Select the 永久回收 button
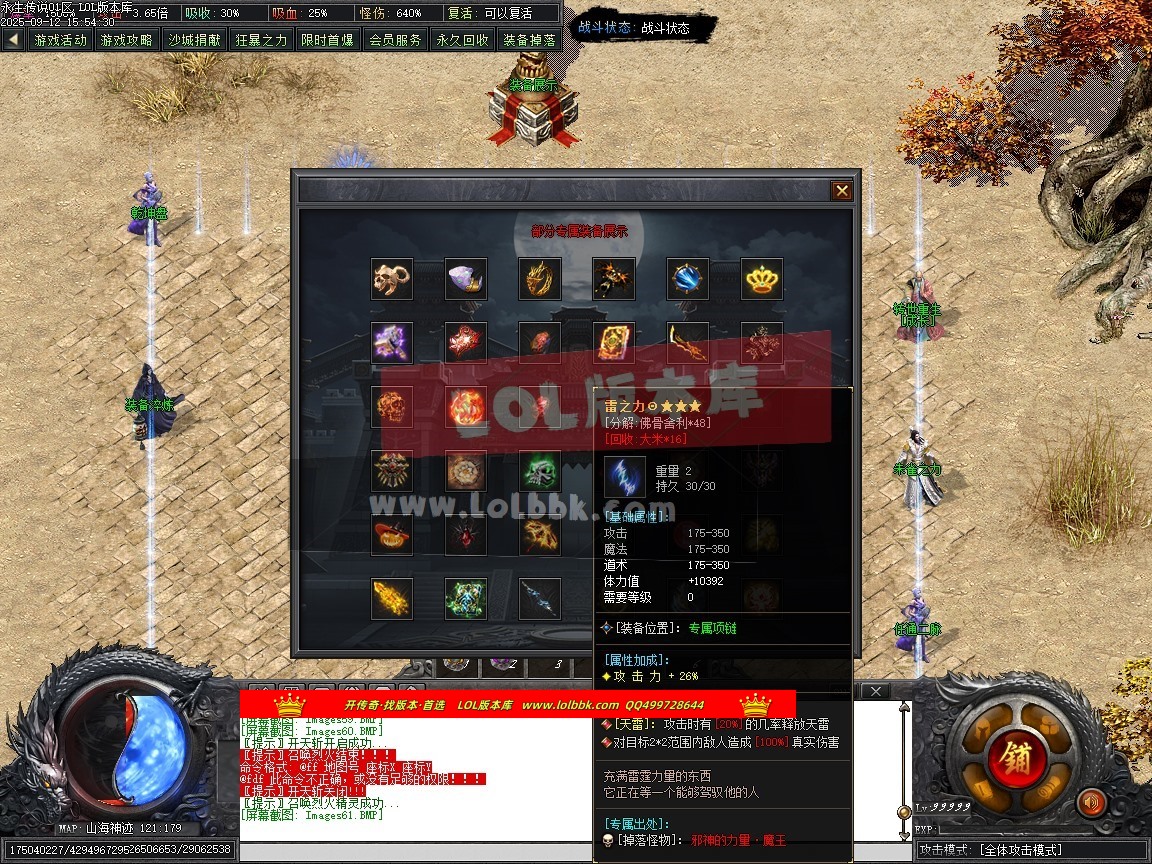Viewport: 1152px width, 864px height. 462,40
